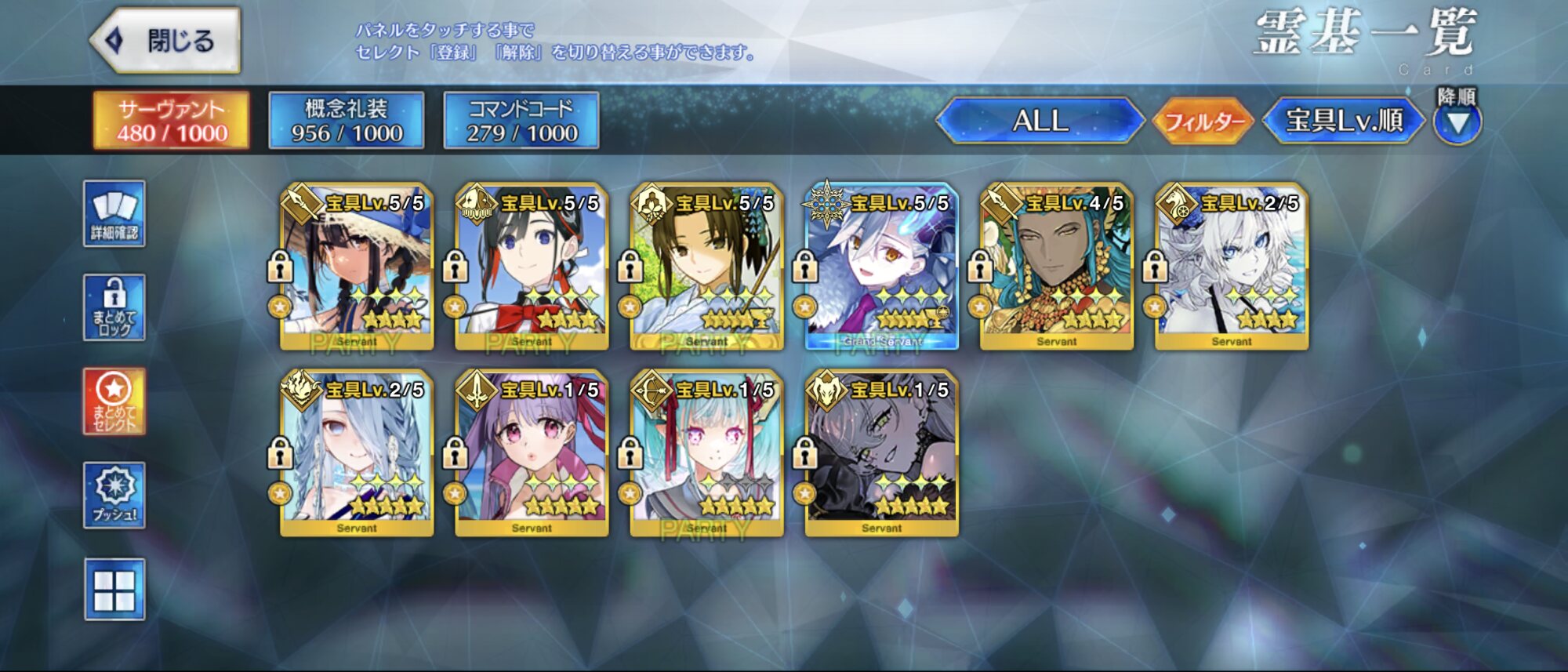
Task: Toggle the 降順 descending arrow
Action: [x=1457, y=122]
